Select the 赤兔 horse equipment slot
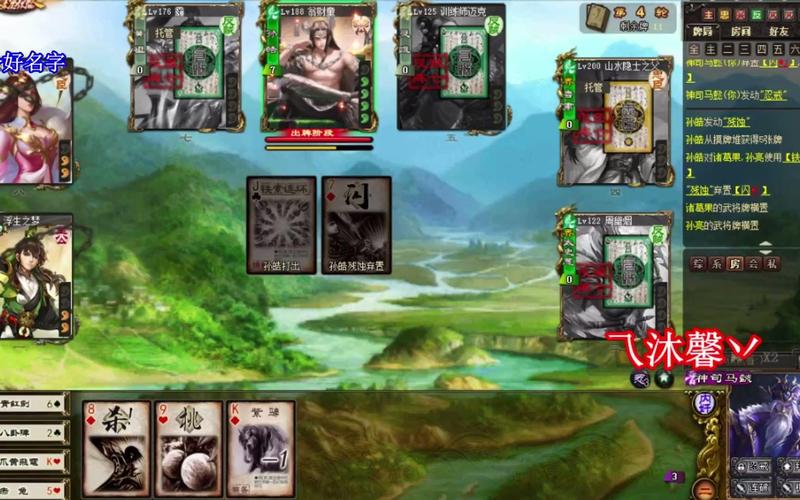 (32, 489)
